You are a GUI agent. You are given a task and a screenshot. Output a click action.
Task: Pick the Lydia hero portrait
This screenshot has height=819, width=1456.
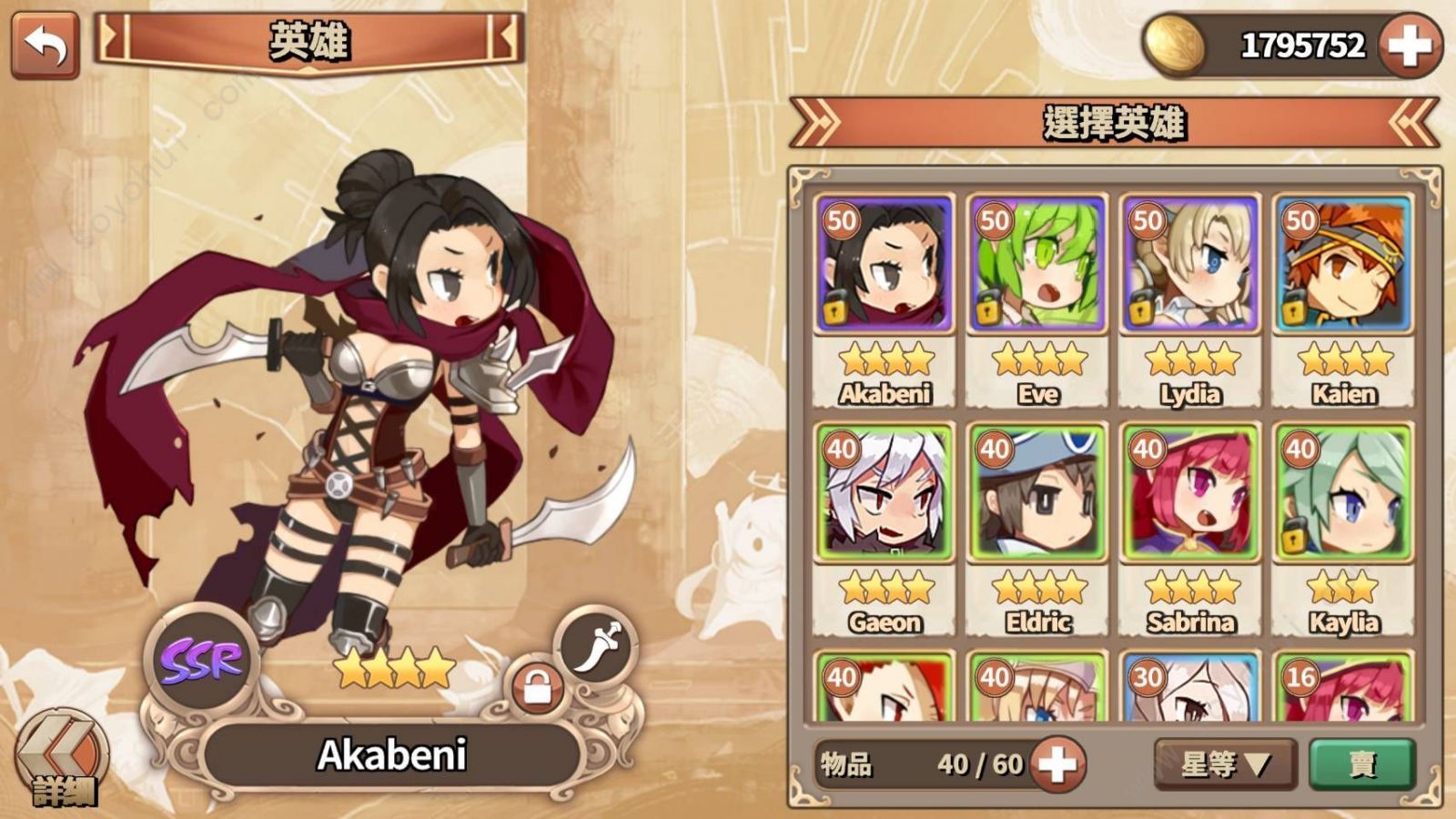click(1190, 265)
